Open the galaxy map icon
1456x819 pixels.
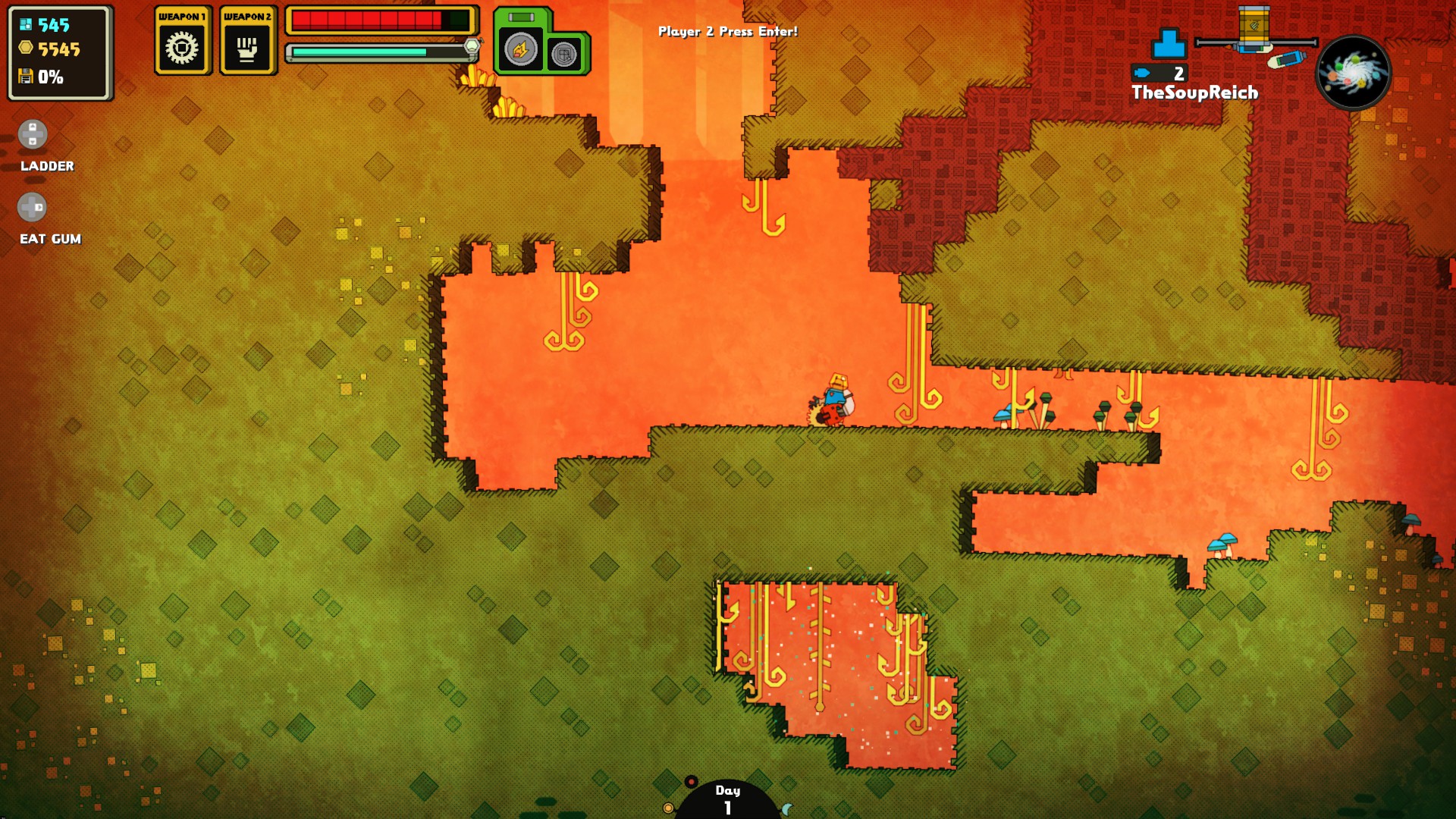(1354, 73)
